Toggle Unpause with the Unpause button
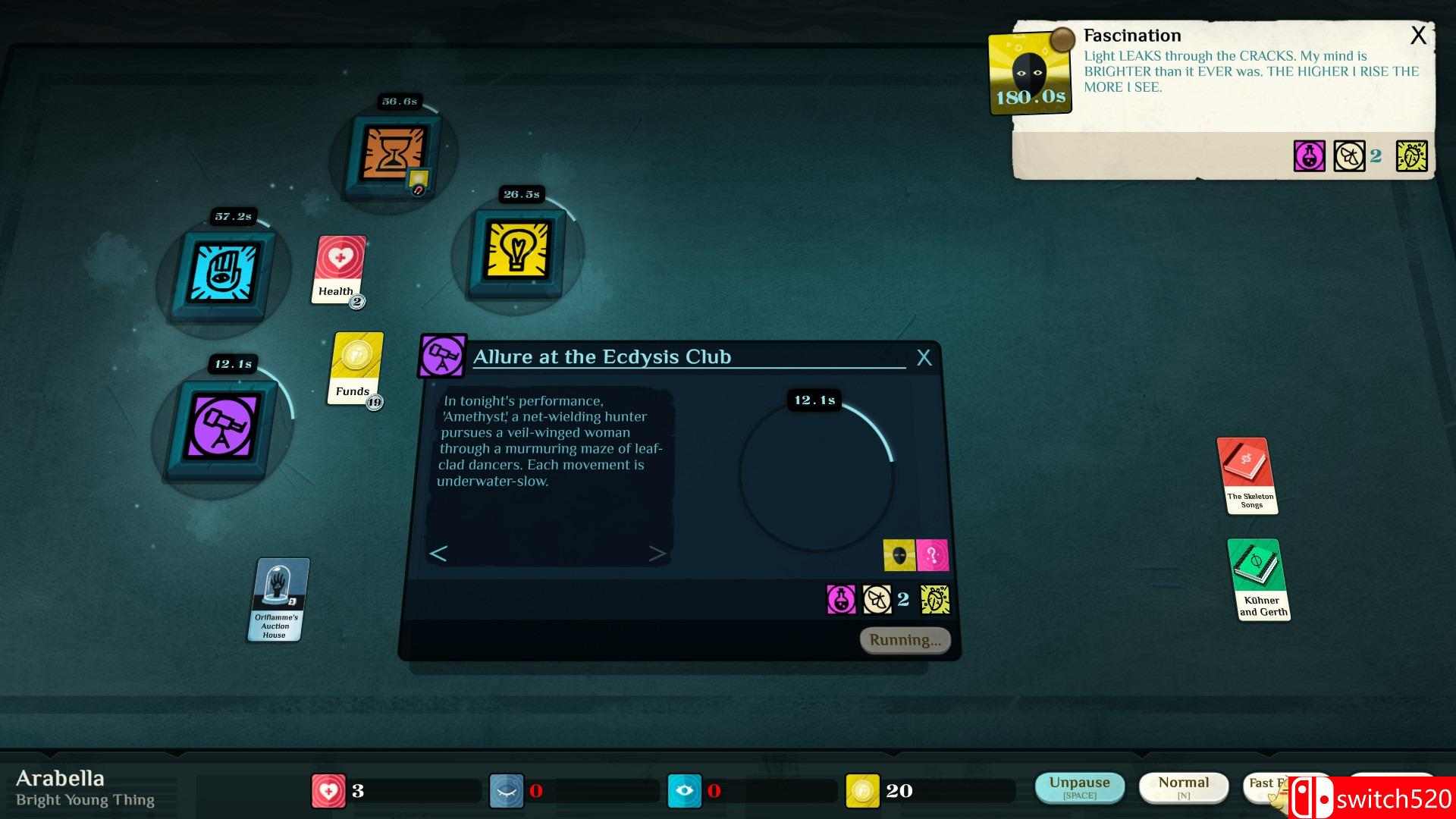Image resolution: width=1456 pixels, height=819 pixels. pyautogui.click(x=1080, y=786)
